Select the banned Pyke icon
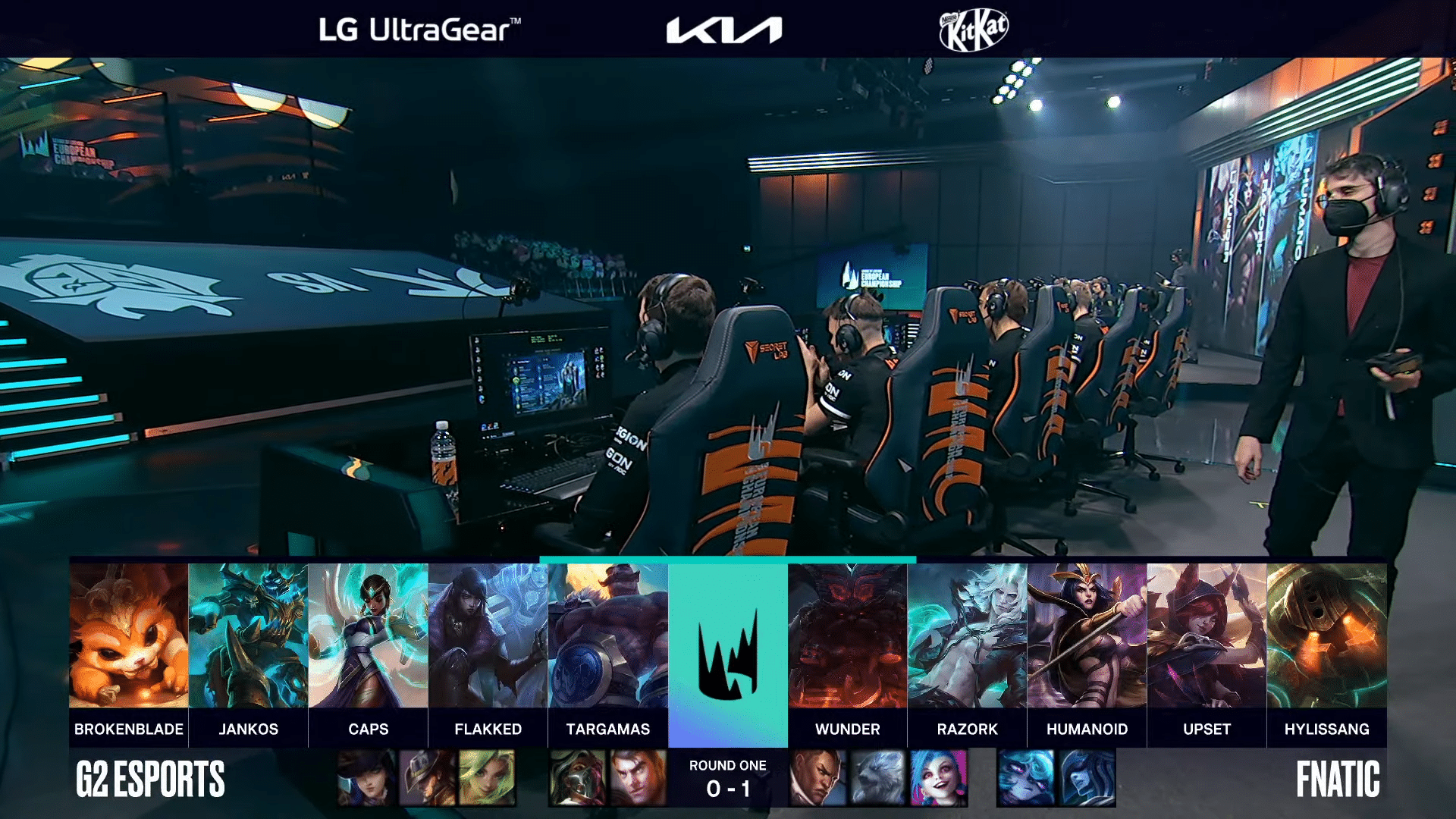This screenshot has height=819, width=1456. click(577, 778)
